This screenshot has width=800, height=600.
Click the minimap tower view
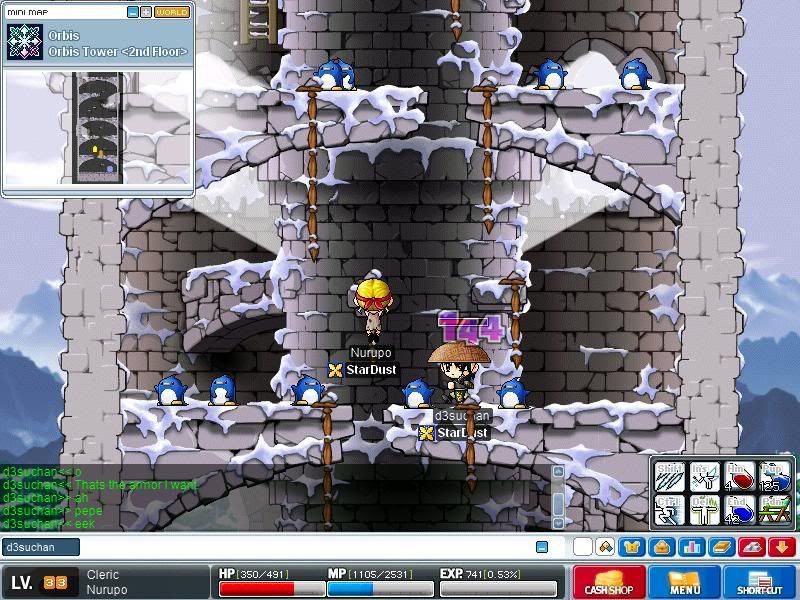[98, 127]
